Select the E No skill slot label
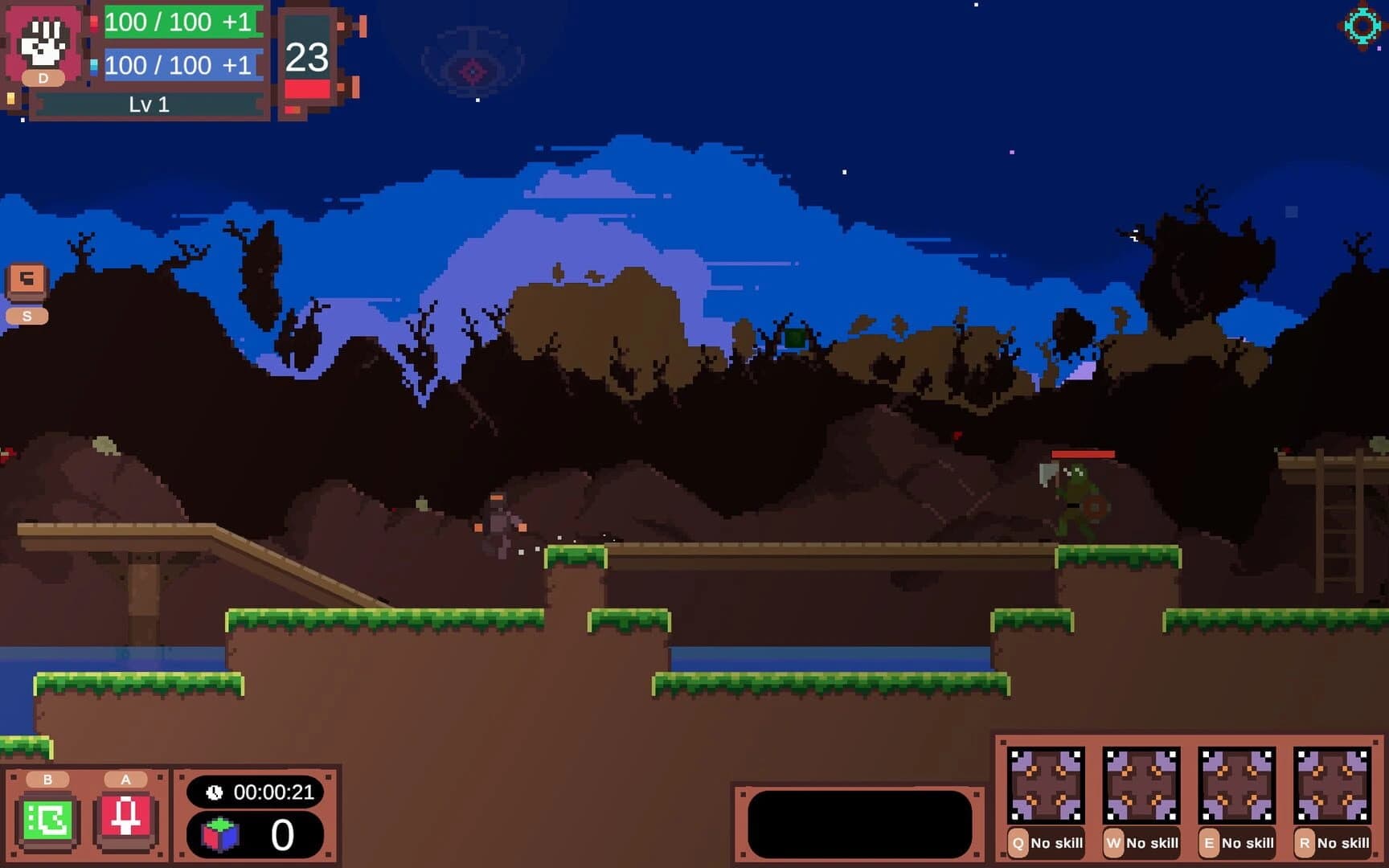The image size is (1389, 868). coord(1238,843)
